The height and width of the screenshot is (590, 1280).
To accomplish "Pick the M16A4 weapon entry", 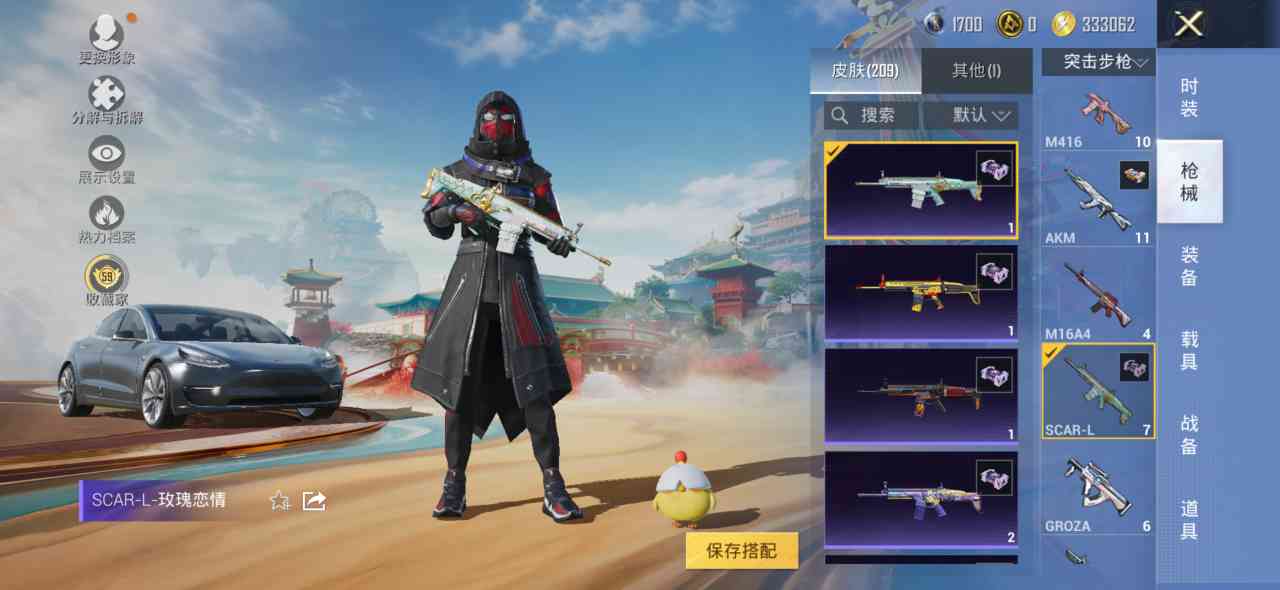I will [x=1098, y=297].
